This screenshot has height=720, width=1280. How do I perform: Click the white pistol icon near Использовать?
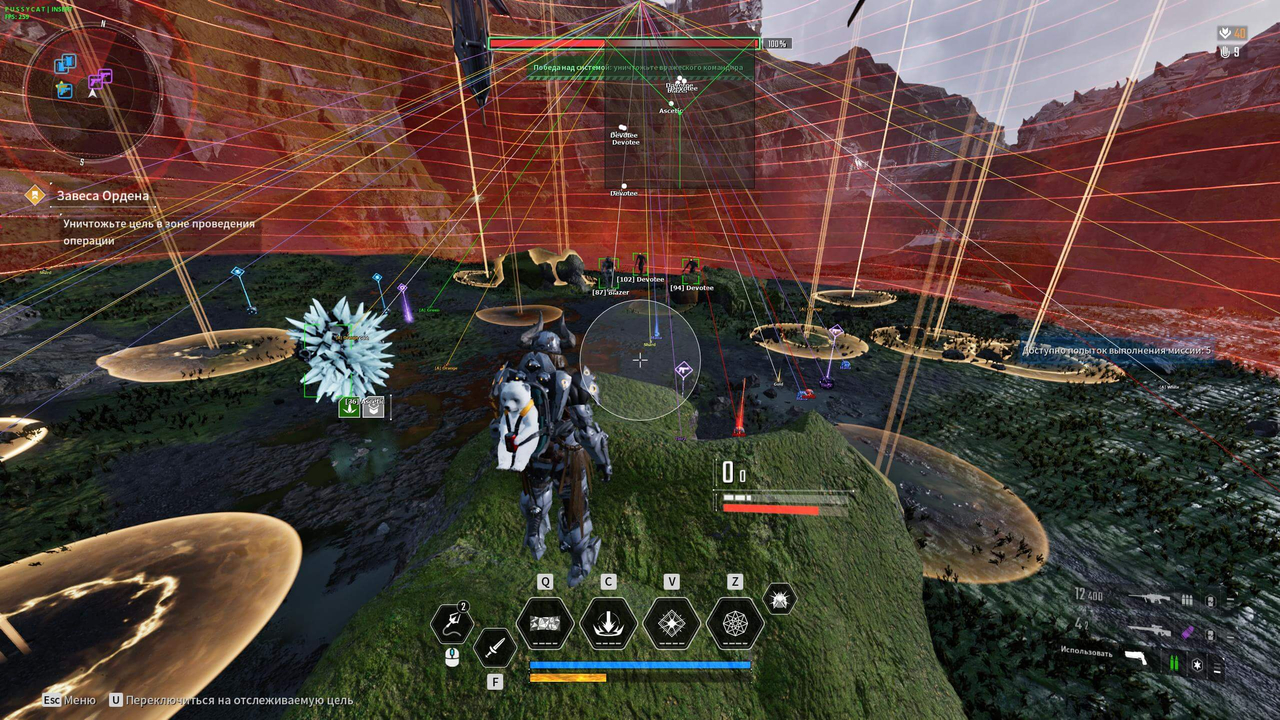1137,657
